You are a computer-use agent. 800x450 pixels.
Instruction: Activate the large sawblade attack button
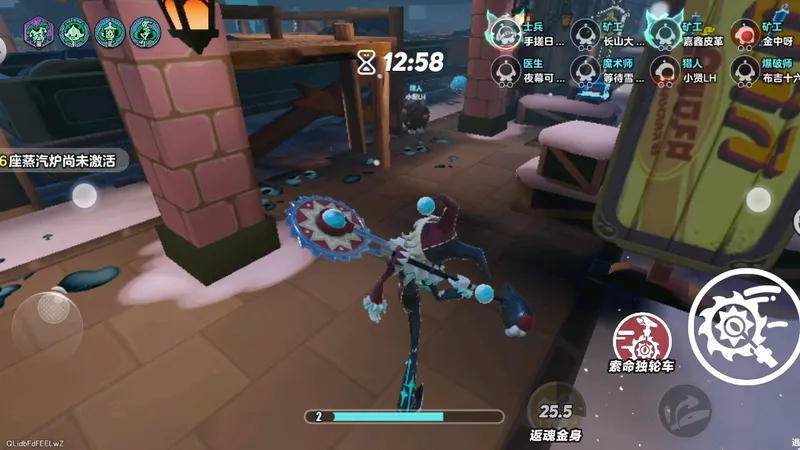pyautogui.click(x=745, y=325)
